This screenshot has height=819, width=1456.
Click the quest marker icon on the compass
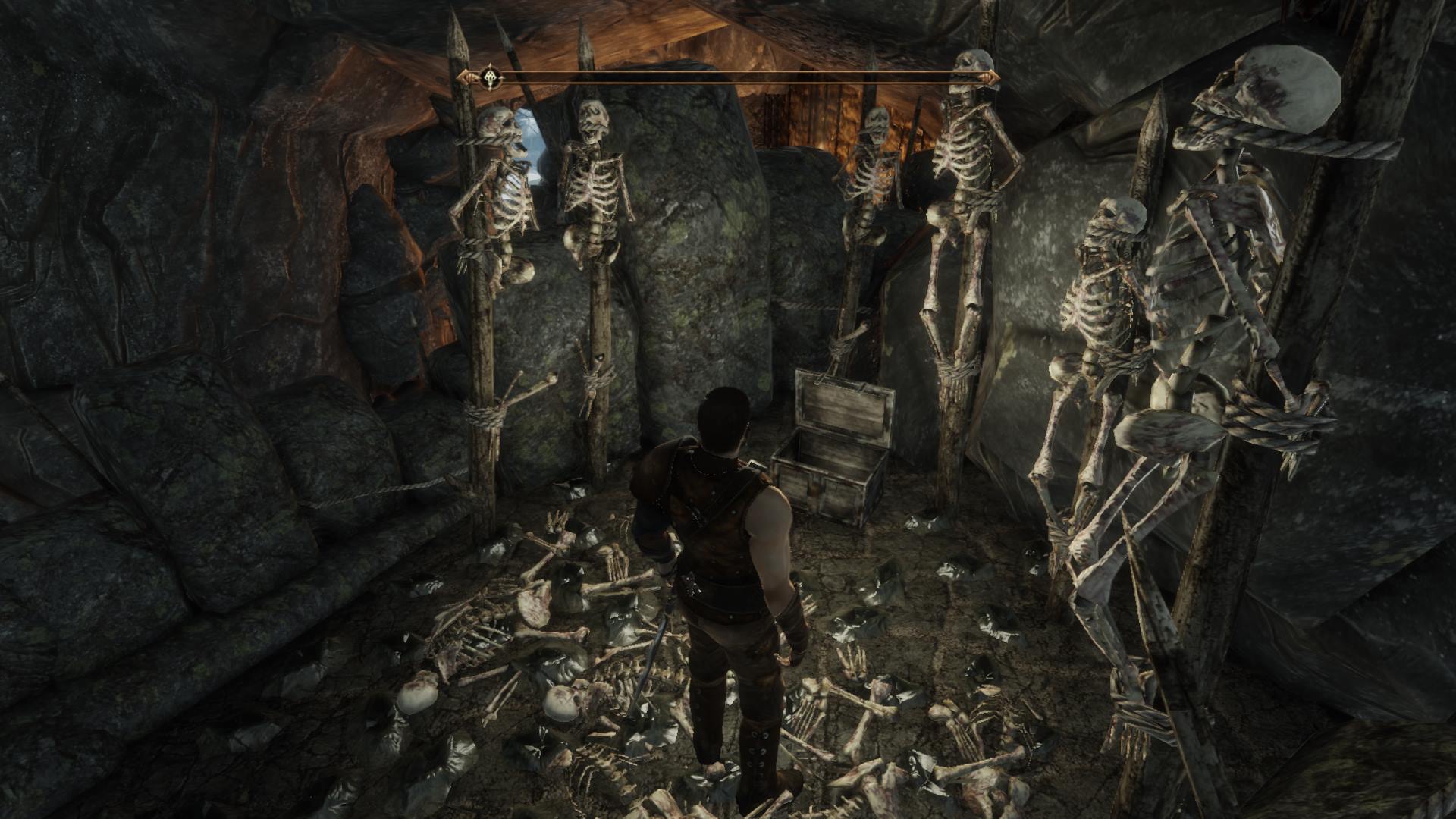pos(489,76)
